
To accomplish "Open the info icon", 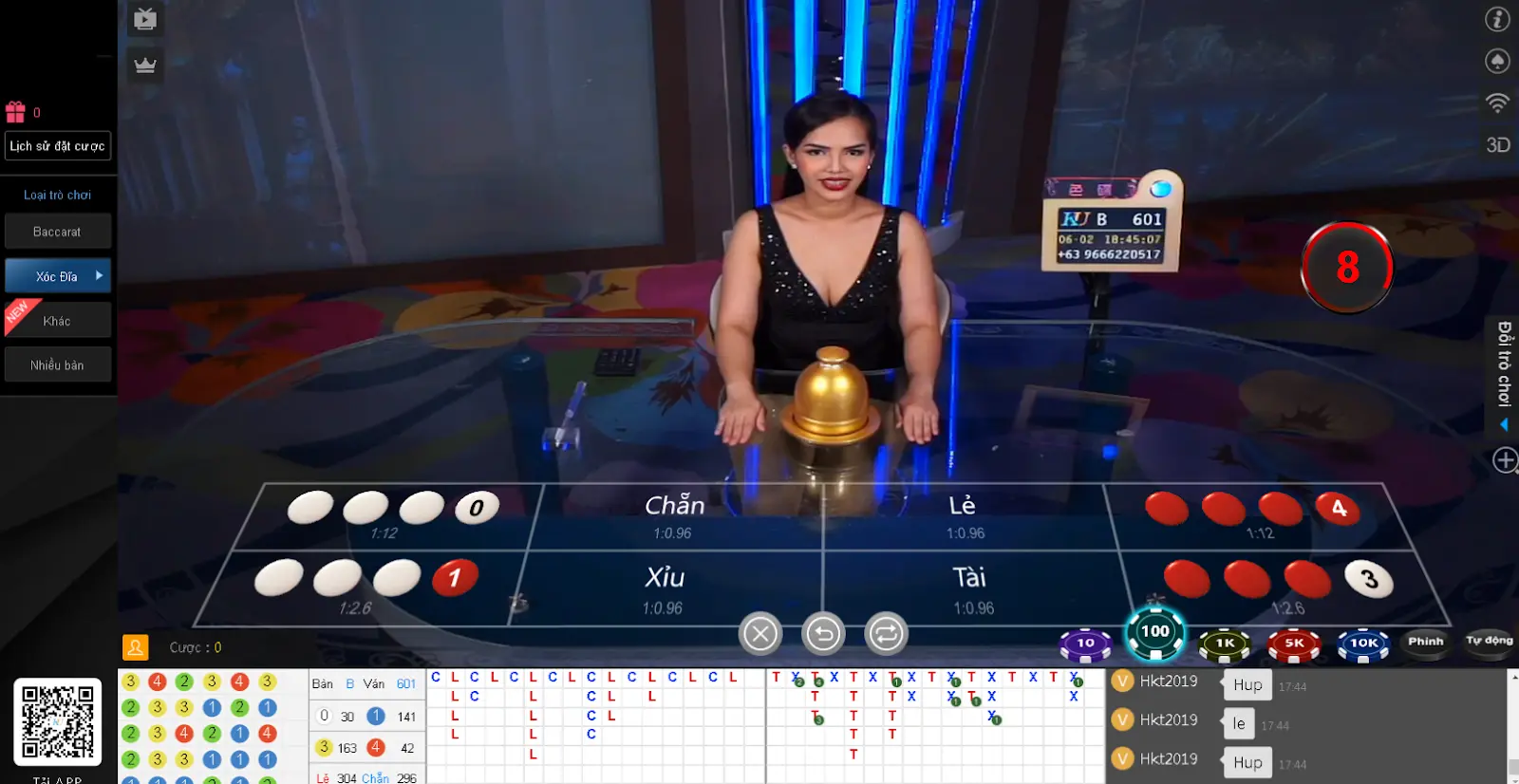I will (x=1497, y=19).
